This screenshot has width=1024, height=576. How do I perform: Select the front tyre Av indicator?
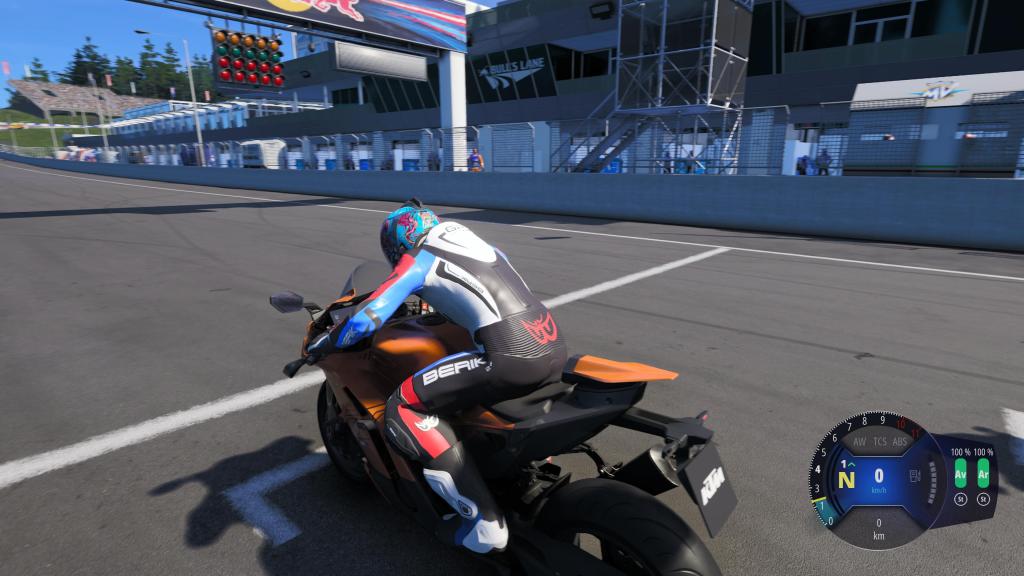point(960,472)
